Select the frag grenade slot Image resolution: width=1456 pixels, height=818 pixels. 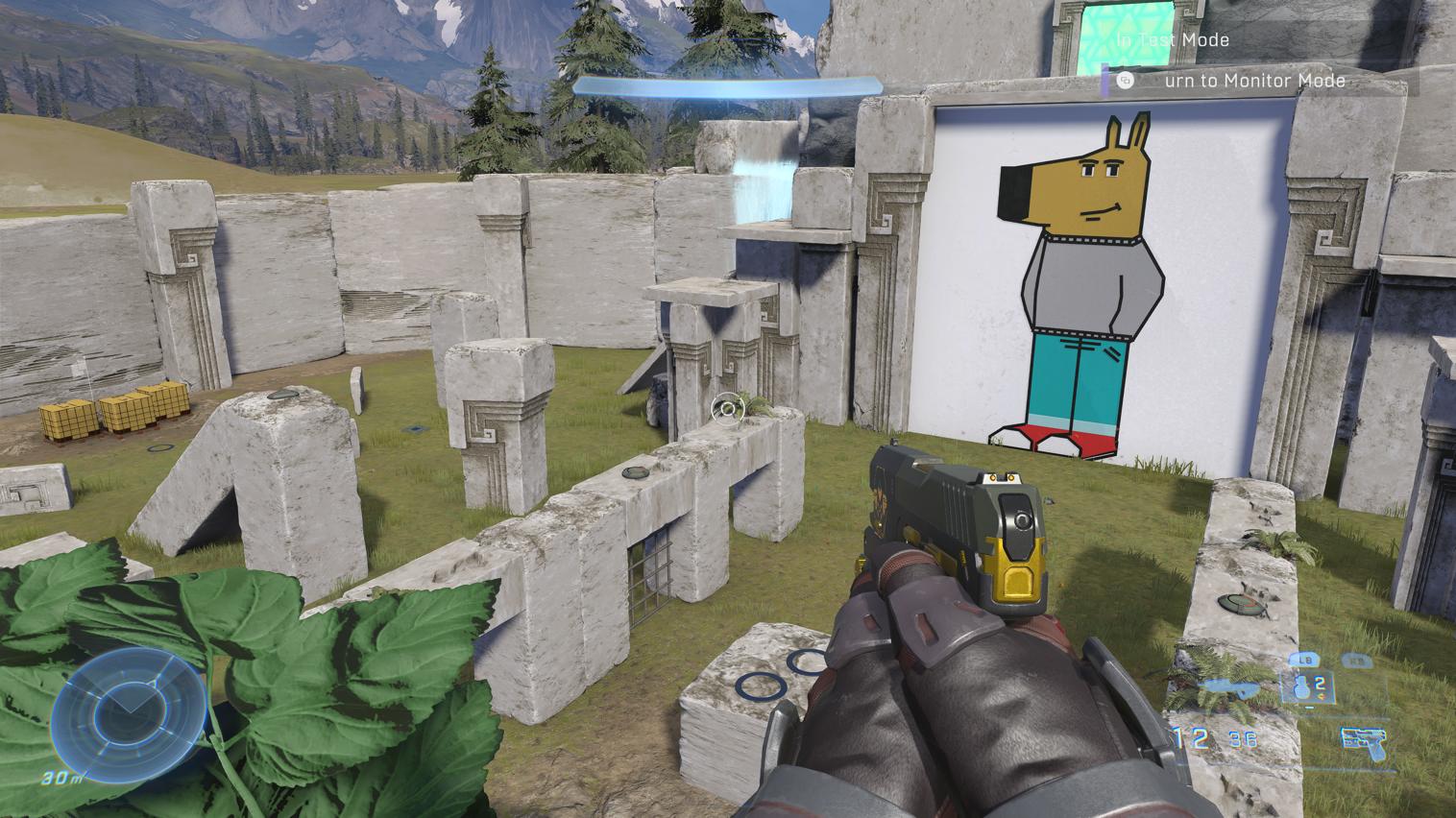tap(1305, 686)
